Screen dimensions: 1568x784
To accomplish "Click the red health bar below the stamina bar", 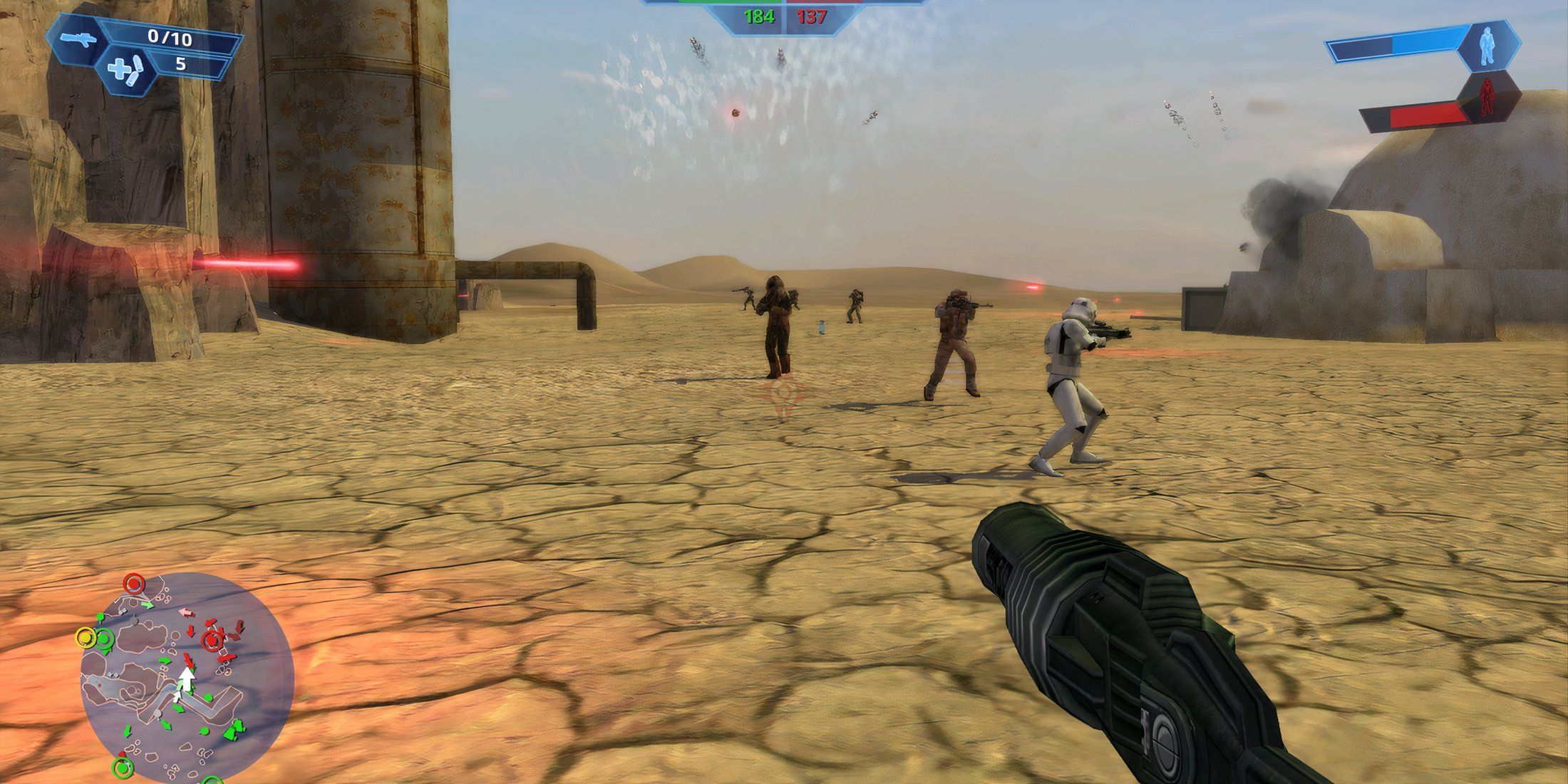I will click(1426, 115).
